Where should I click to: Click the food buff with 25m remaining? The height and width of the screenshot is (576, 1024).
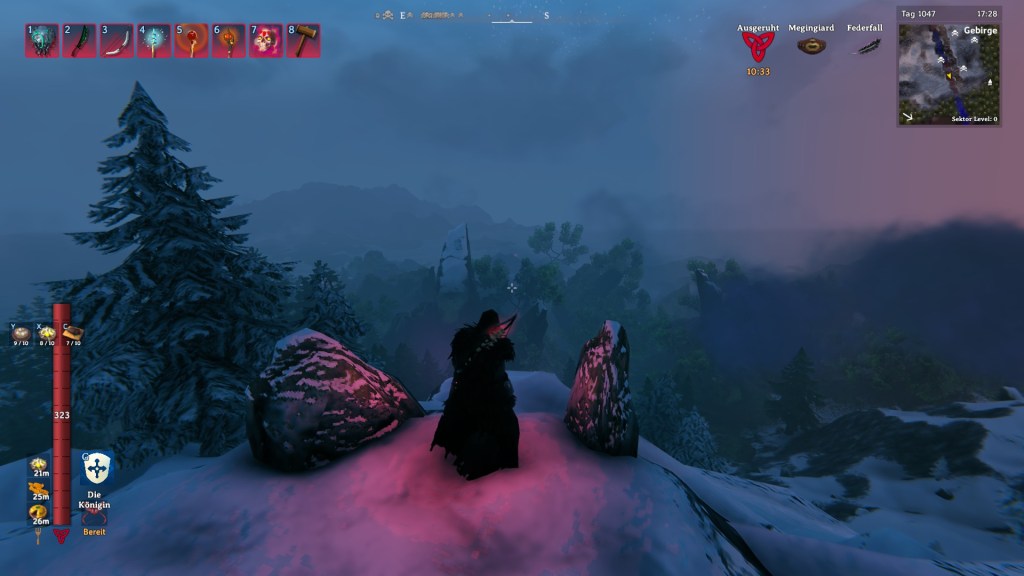point(40,490)
